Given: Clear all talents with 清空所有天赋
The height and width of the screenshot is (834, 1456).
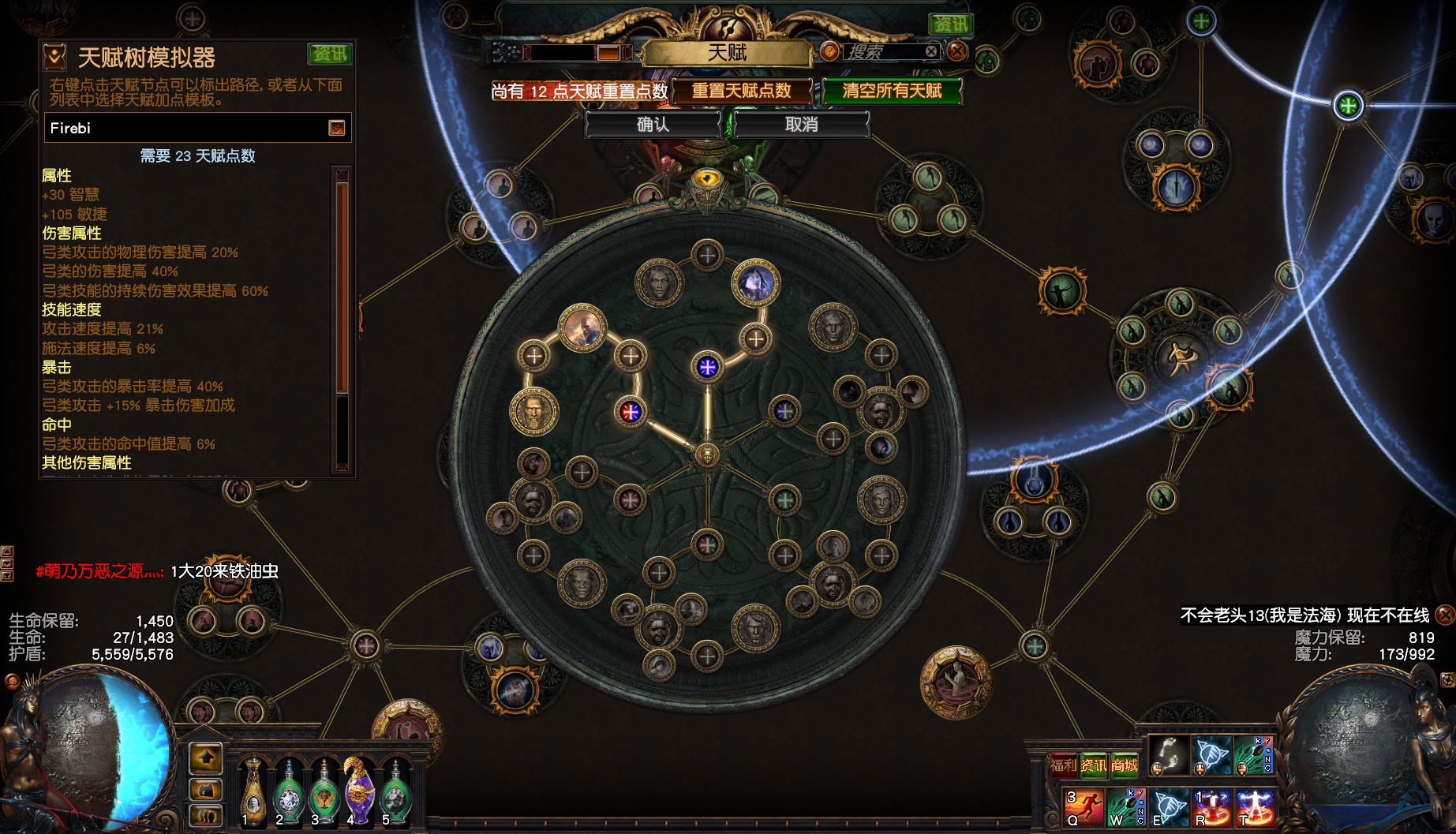Looking at the screenshot, I should [x=892, y=92].
